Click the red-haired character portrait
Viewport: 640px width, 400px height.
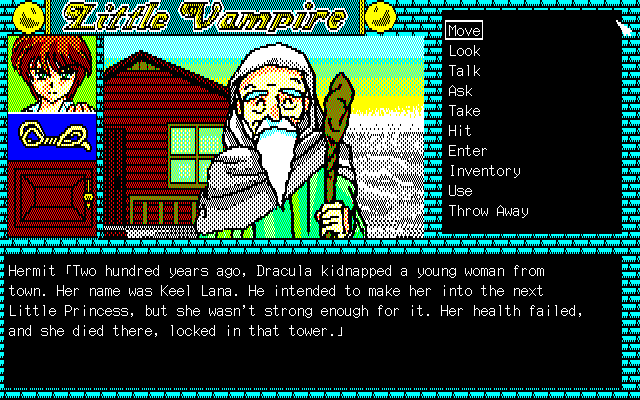pos(52,74)
